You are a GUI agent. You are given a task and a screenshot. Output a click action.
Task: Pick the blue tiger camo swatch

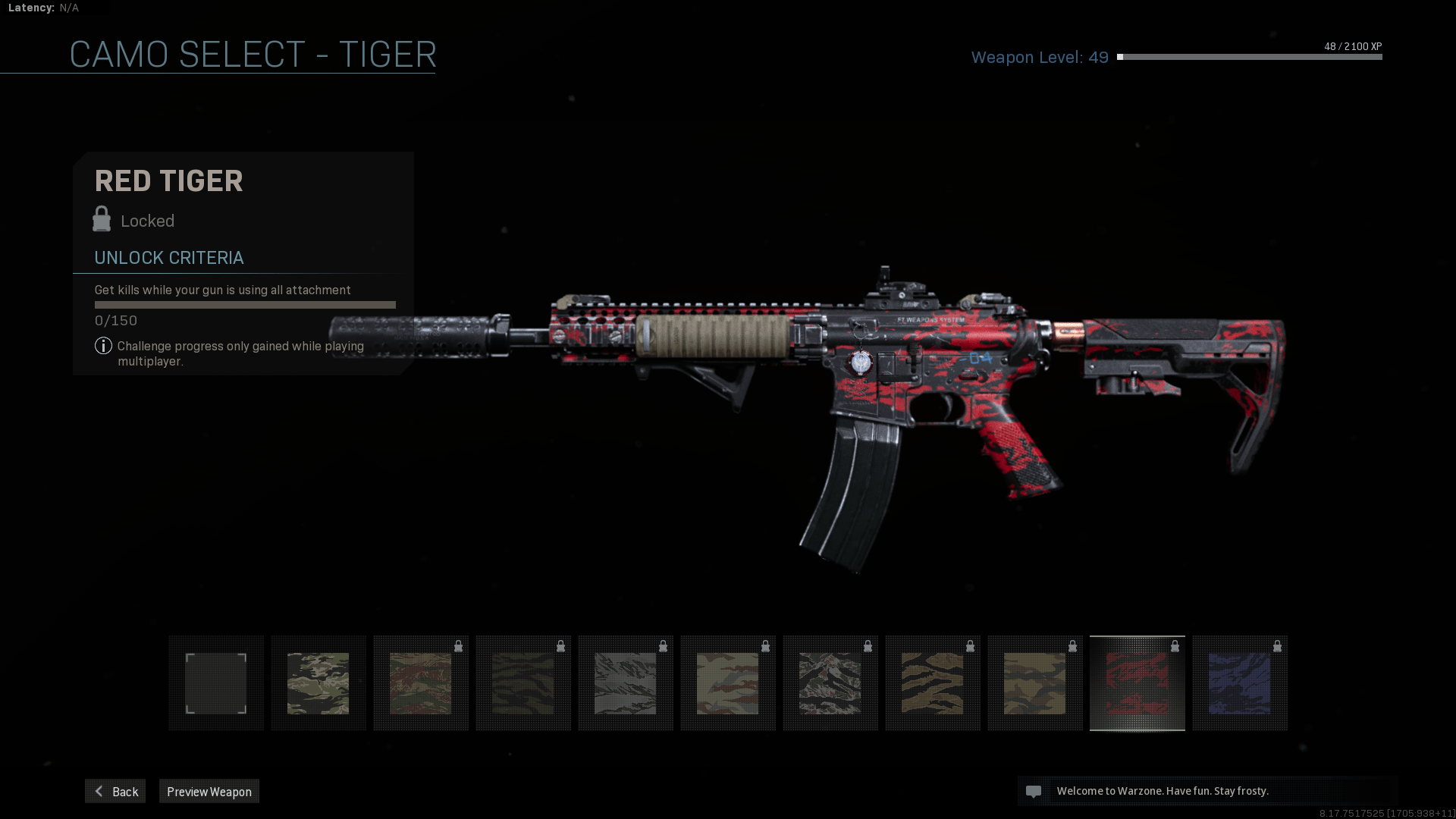tap(1240, 683)
